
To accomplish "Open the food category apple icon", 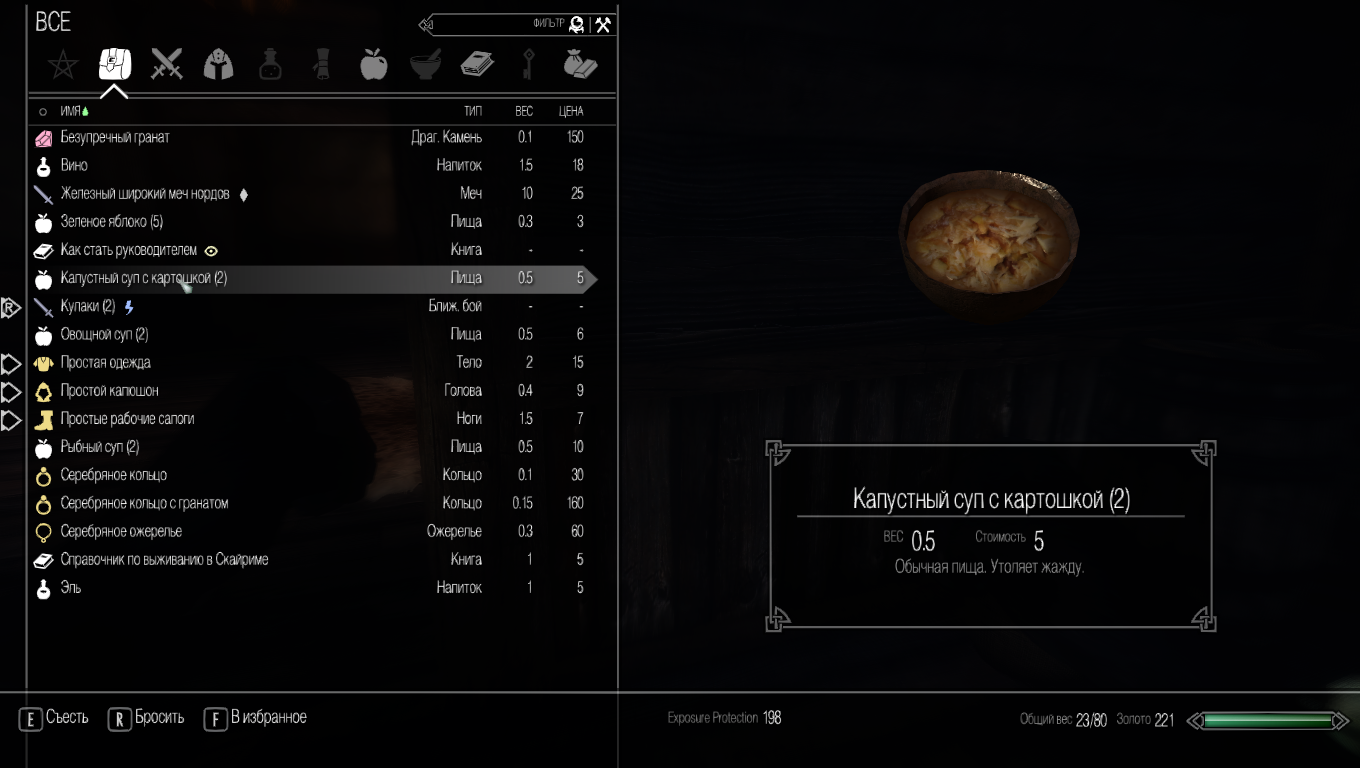I will tap(374, 62).
